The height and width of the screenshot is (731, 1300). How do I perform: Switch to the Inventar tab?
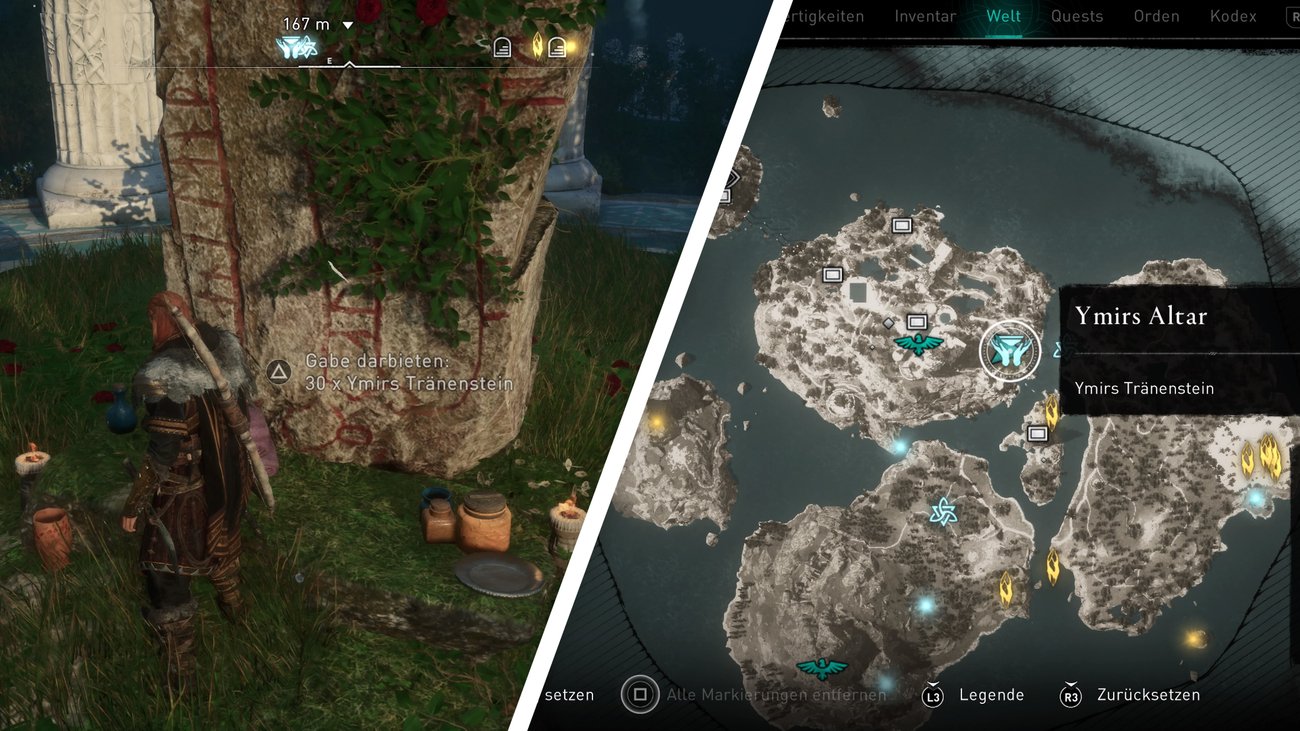tap(925, 16)
